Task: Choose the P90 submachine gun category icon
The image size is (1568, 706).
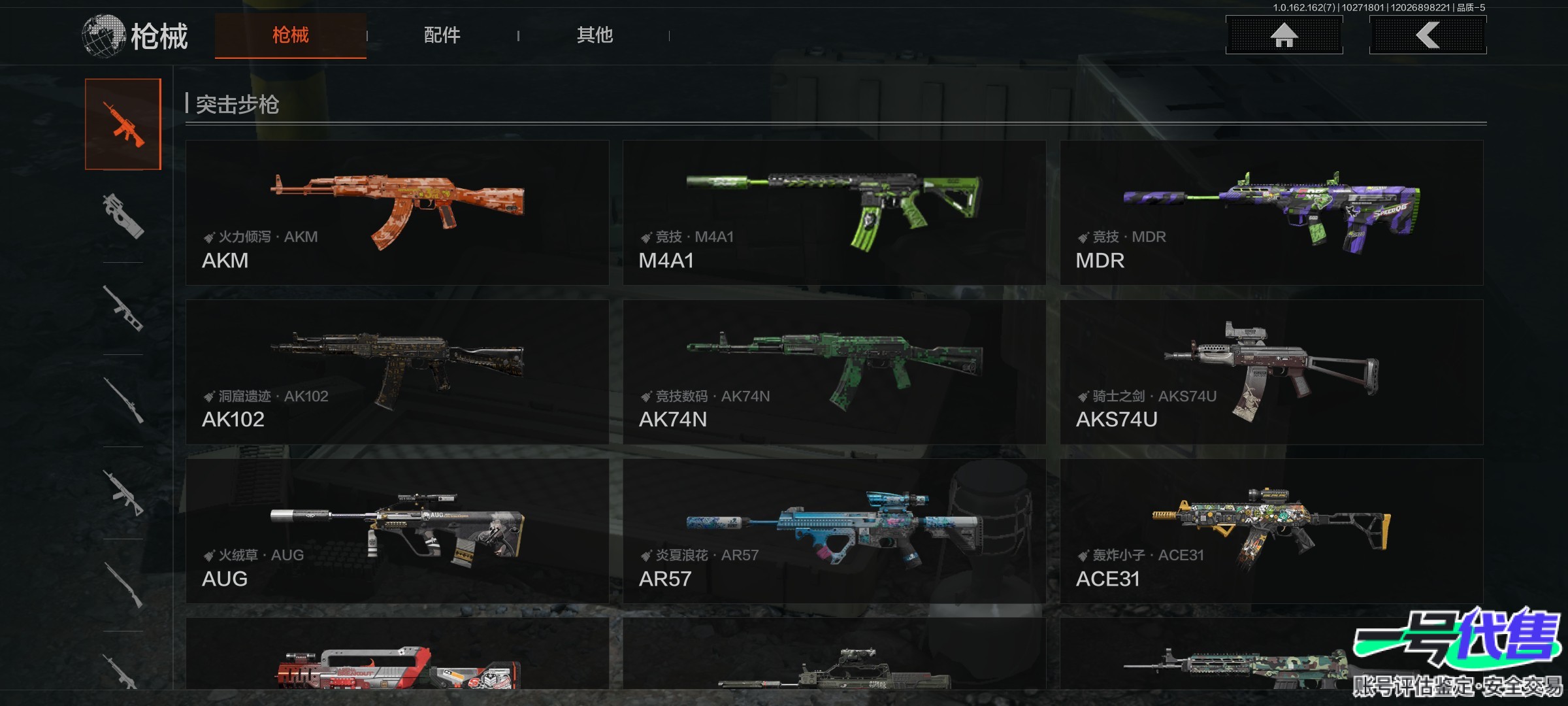Action: pyautogui.click(x=123, y=216)
